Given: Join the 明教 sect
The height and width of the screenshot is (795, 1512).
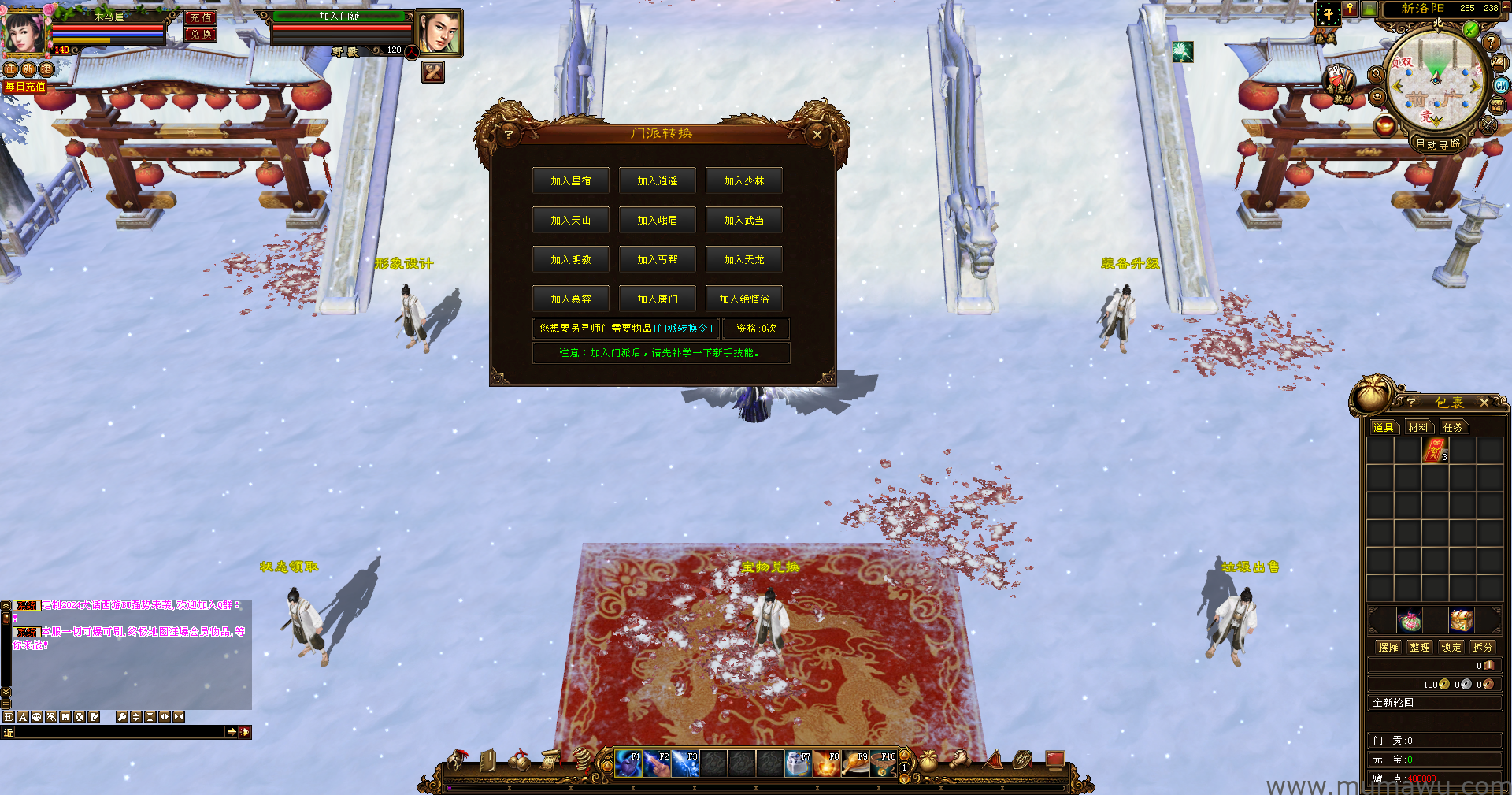Looking at the screenshot, I should pyautogui.click(x=571, y=260).
